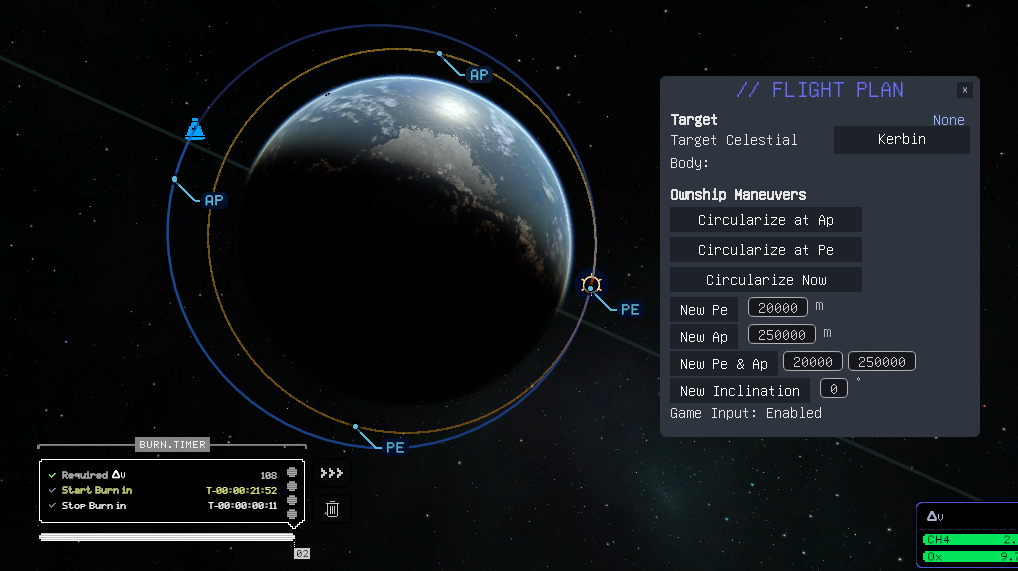Select the blue vessel marker on the orbit
The height and width of the screenshot is (571, 1018).
point(195,129)
